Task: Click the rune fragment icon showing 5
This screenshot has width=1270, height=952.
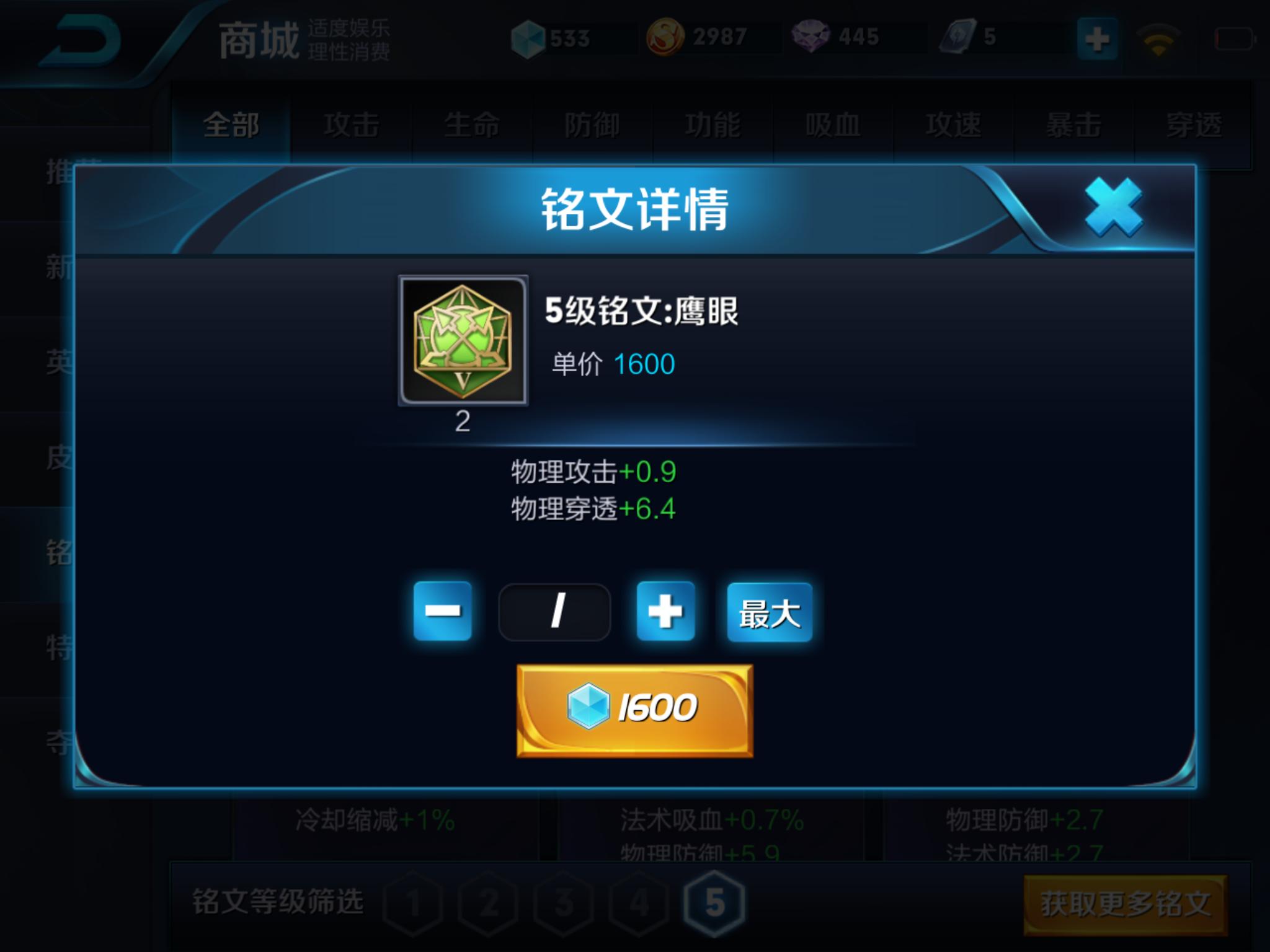Action: 959,37
